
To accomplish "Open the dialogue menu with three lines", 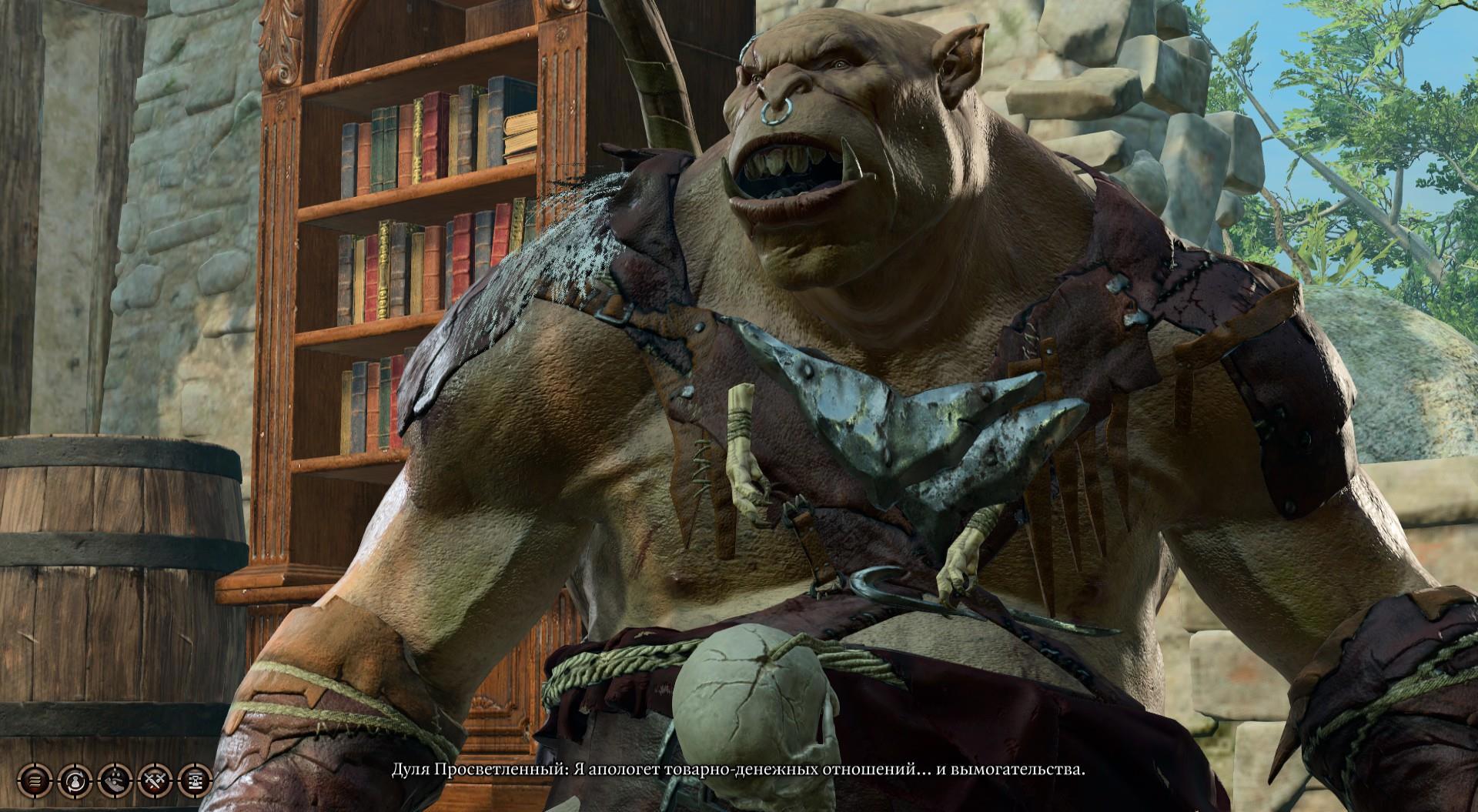I will (x=34, y=782).
